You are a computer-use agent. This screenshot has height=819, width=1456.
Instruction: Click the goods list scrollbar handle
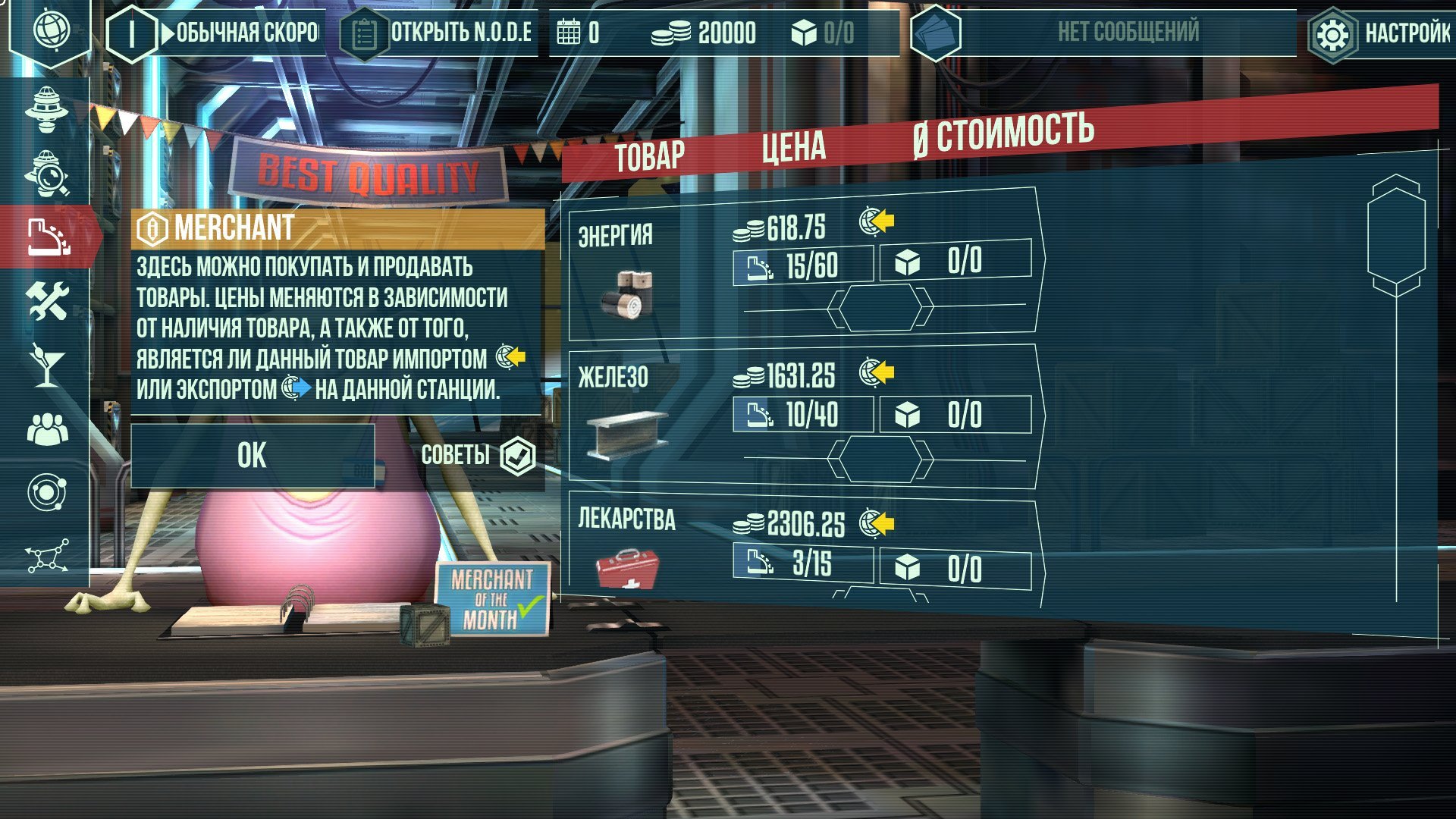click(x=1395, y=235)
